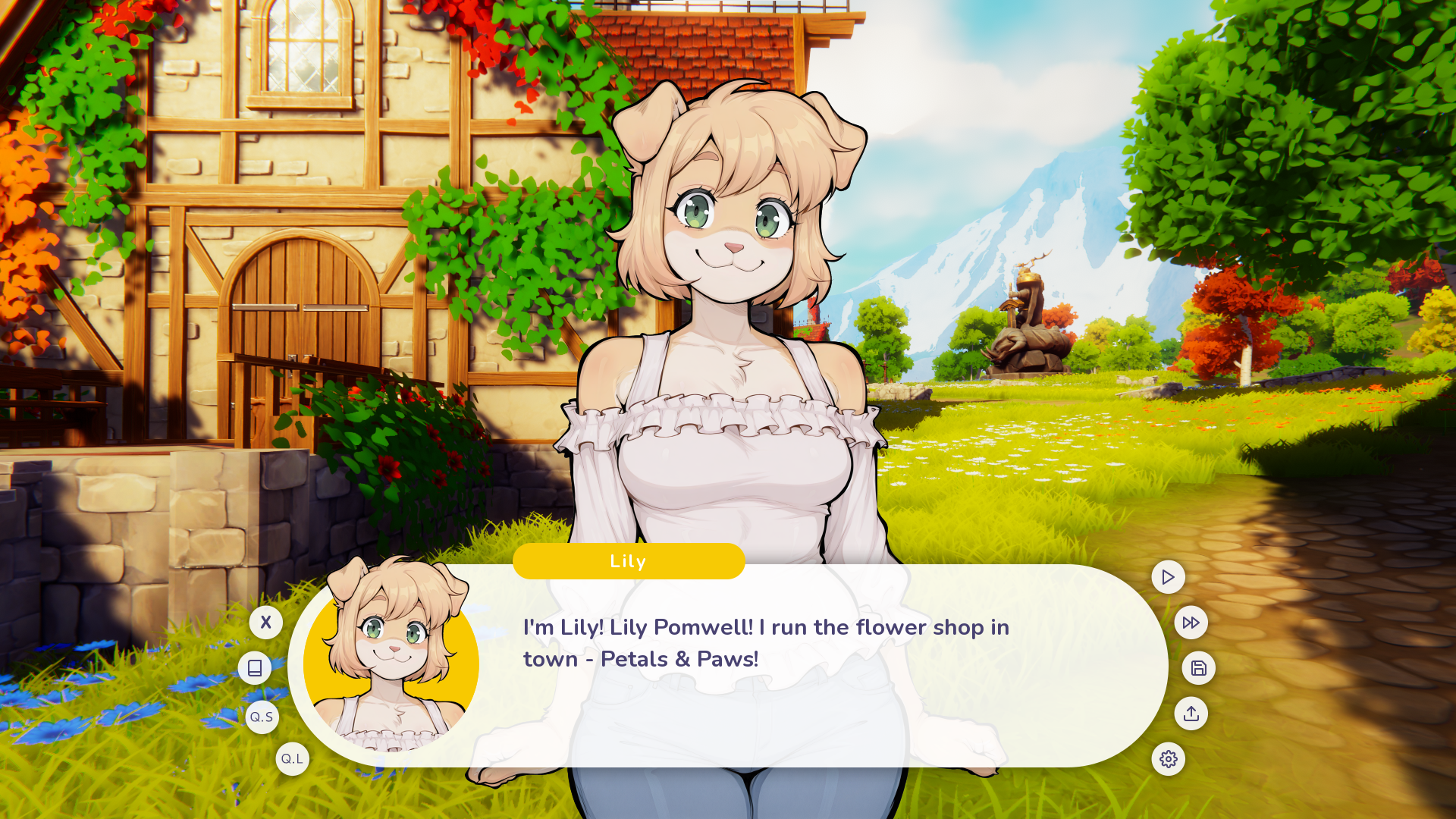Open the dialogue history log
Image resolution: width=1456 pixels, height=819 pixels.
coord(255,667)
